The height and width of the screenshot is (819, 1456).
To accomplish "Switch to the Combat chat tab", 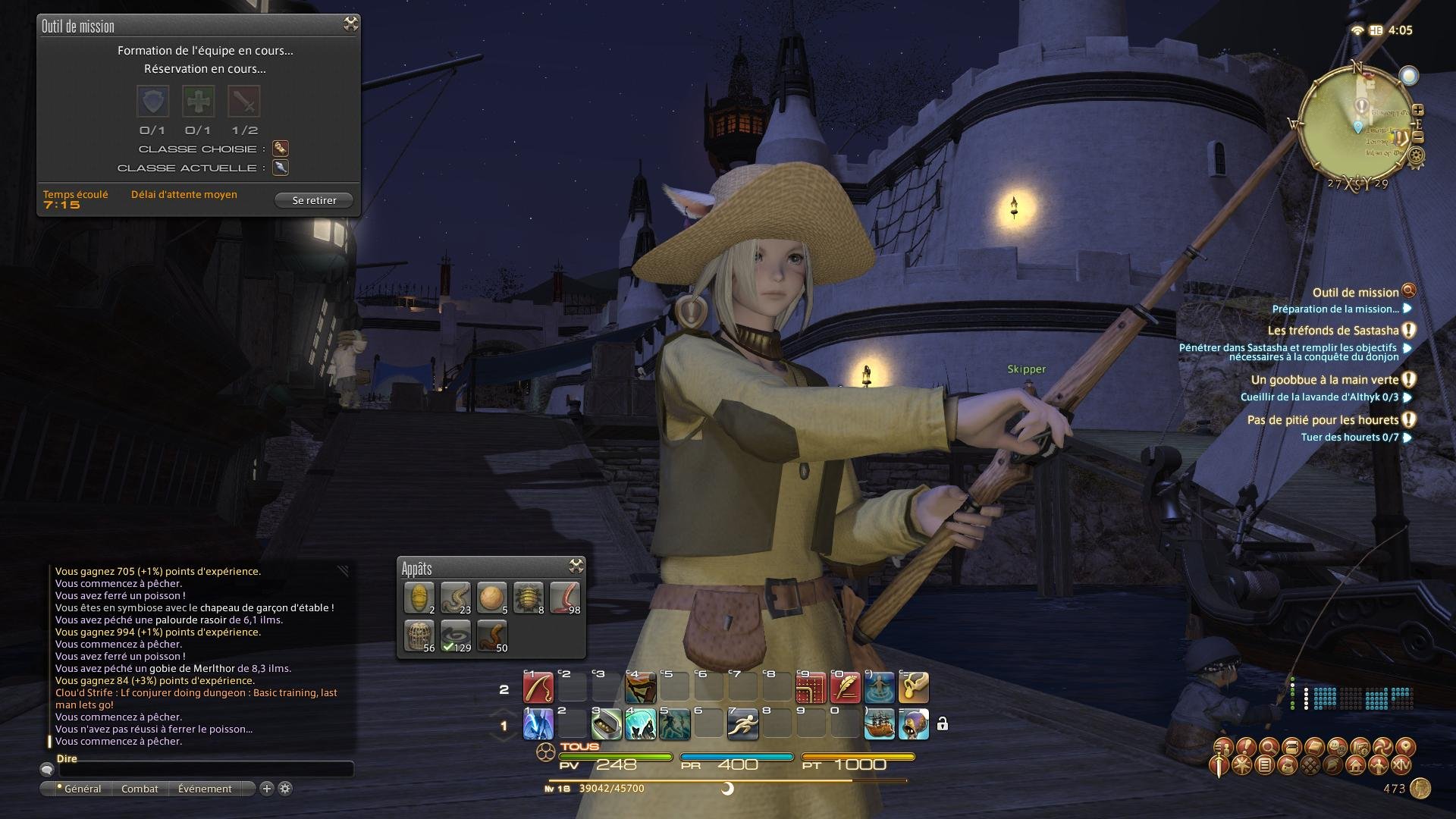I will pos(140,789).
